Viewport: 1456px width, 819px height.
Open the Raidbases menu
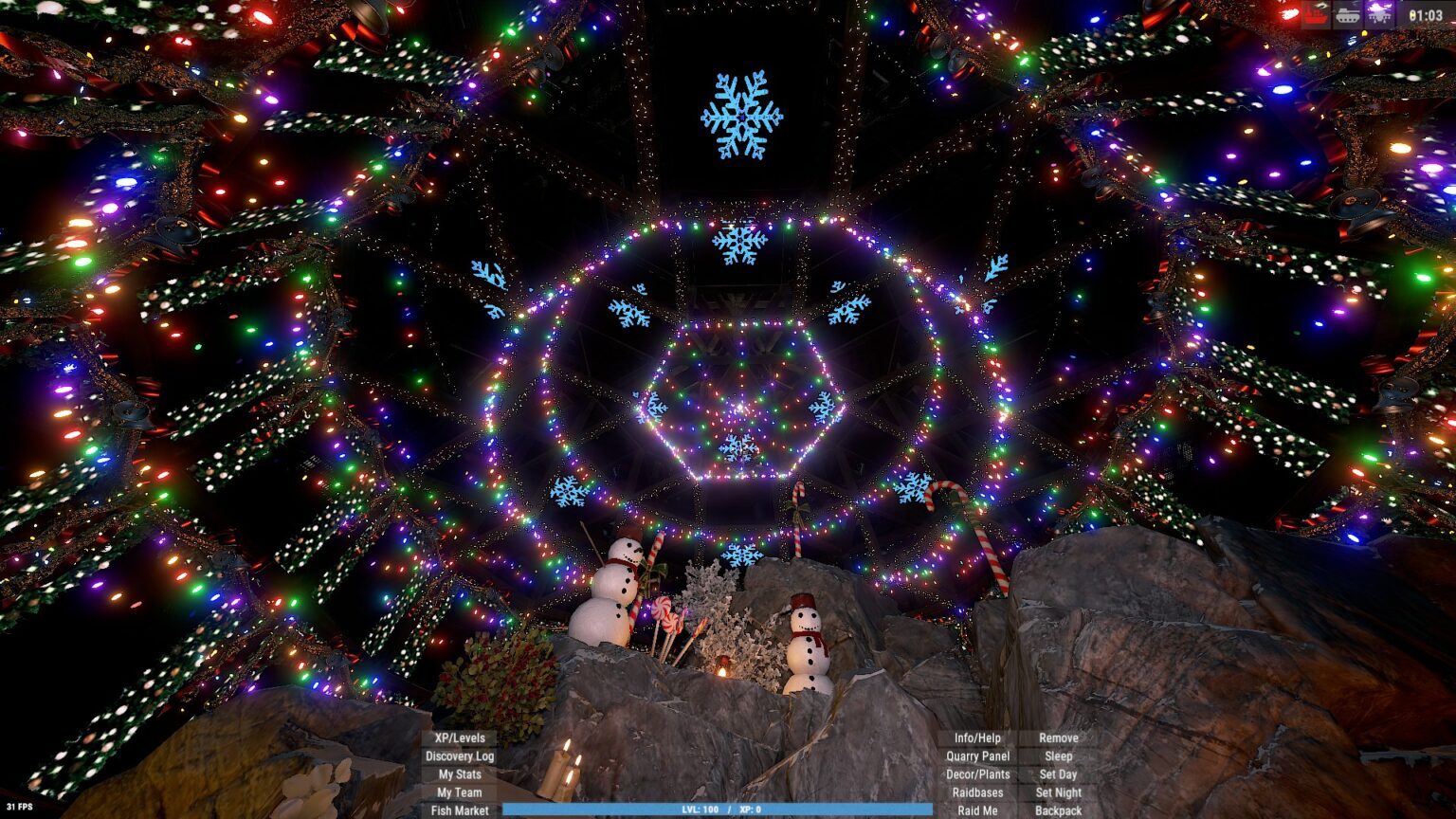coord(977,792)
